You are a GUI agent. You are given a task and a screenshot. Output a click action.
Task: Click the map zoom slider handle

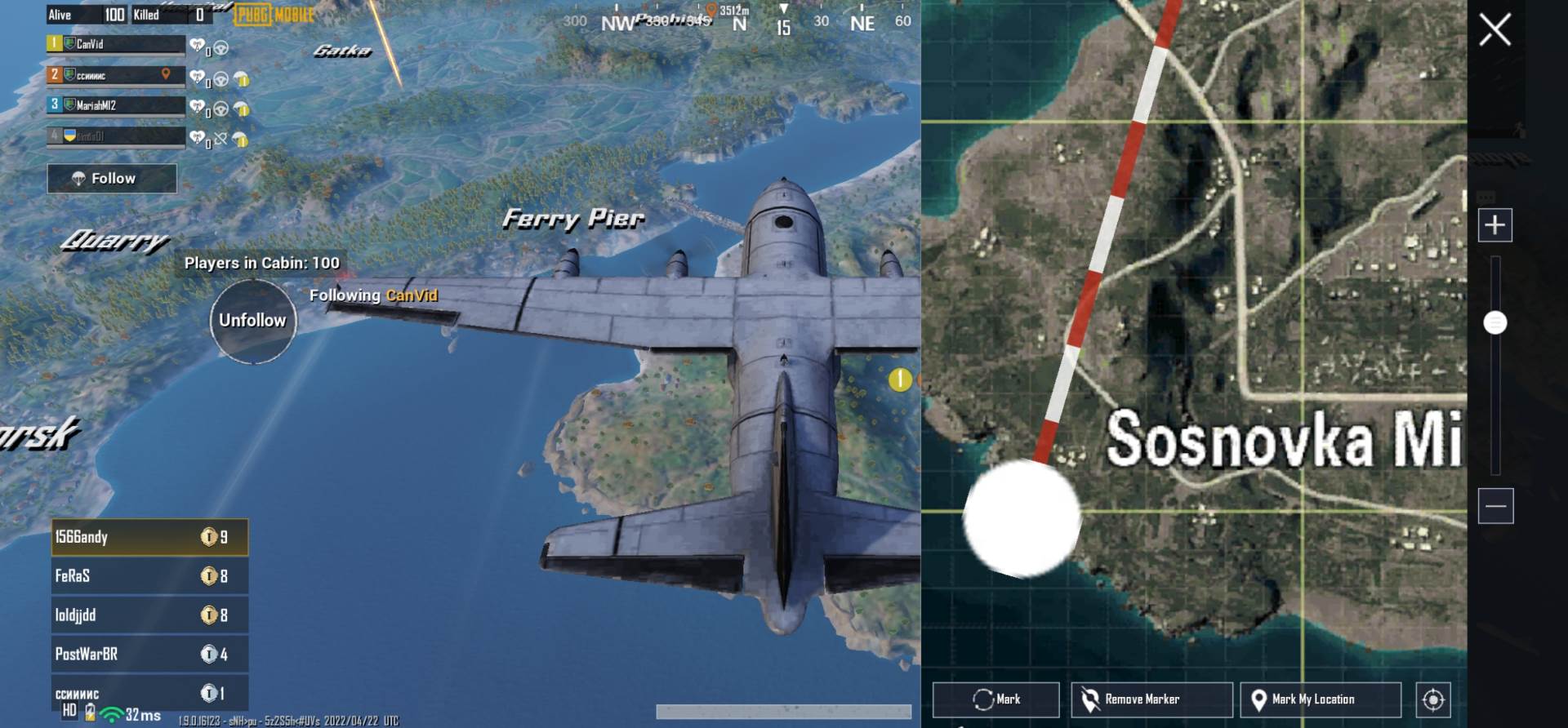click(x=1494, y=323)
